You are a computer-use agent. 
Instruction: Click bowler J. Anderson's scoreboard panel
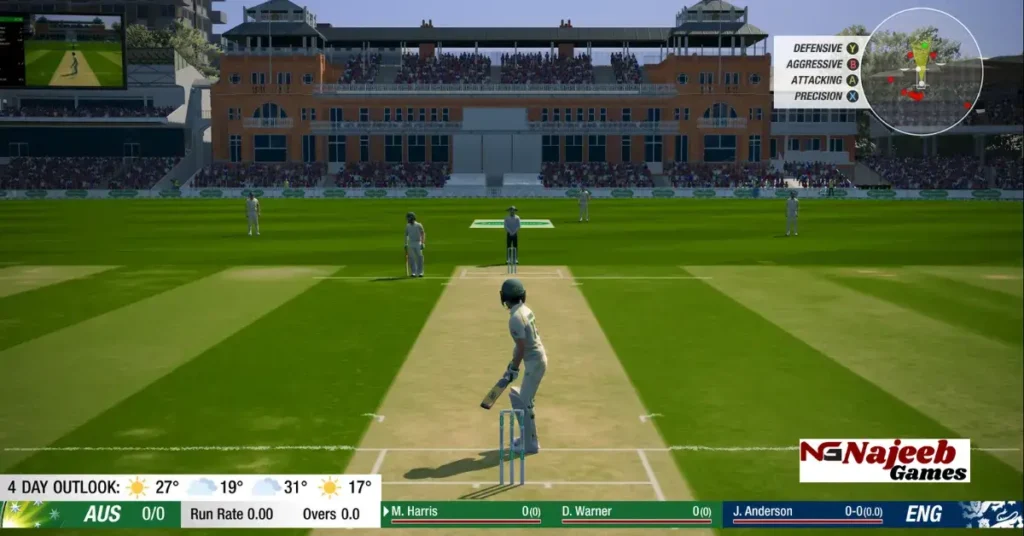click(808, 513)
